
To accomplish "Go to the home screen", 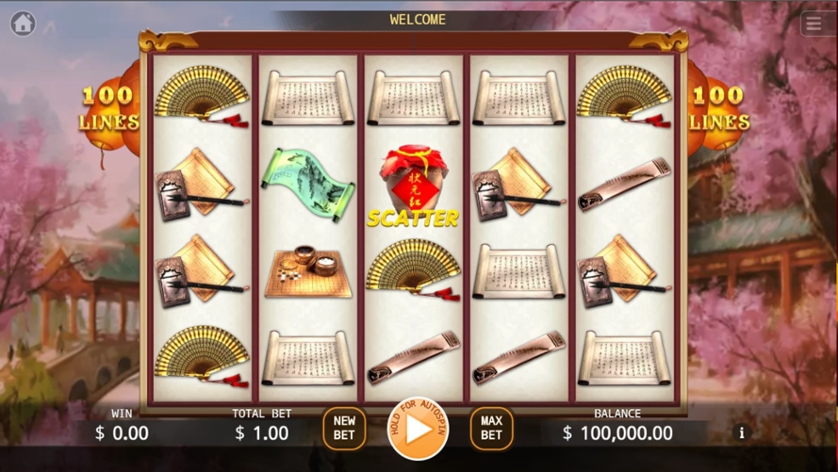I will click(23, 24).
